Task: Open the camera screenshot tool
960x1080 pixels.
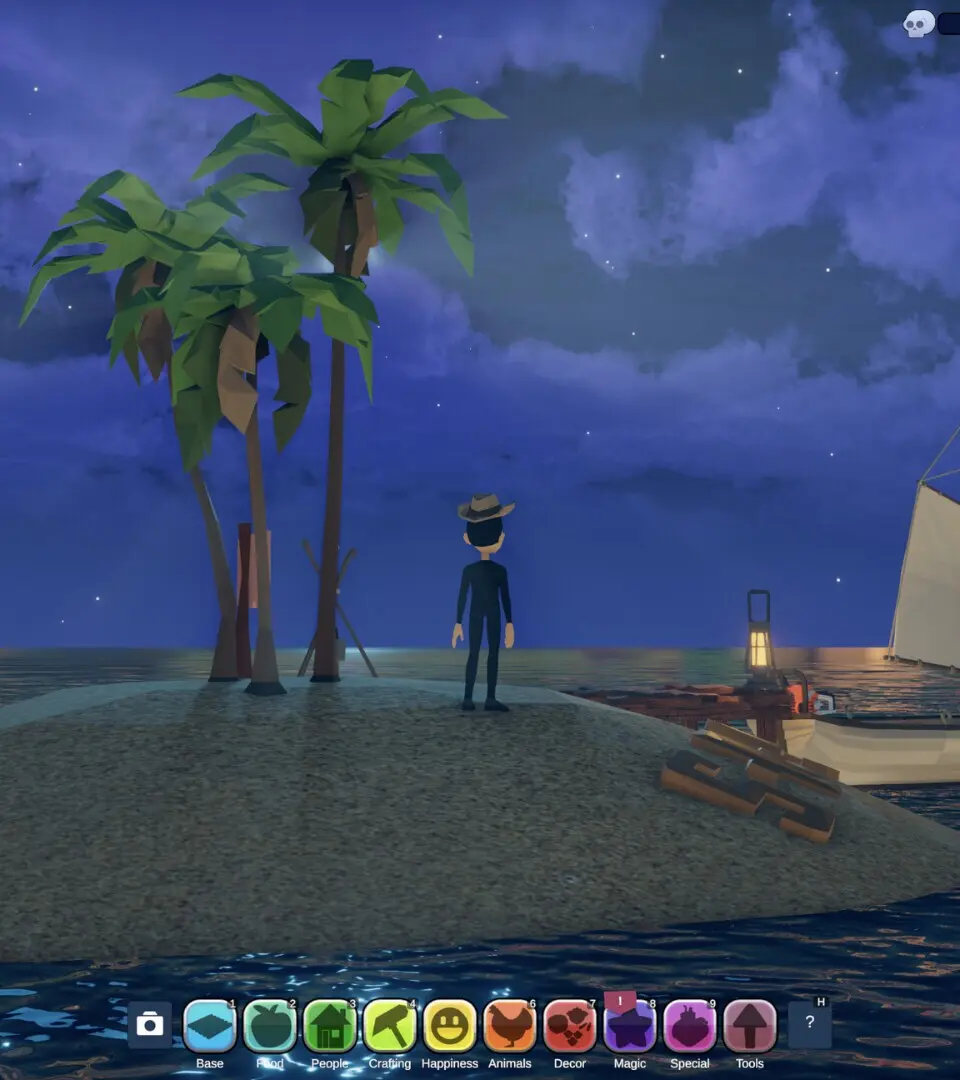Action: point(150,1025)
